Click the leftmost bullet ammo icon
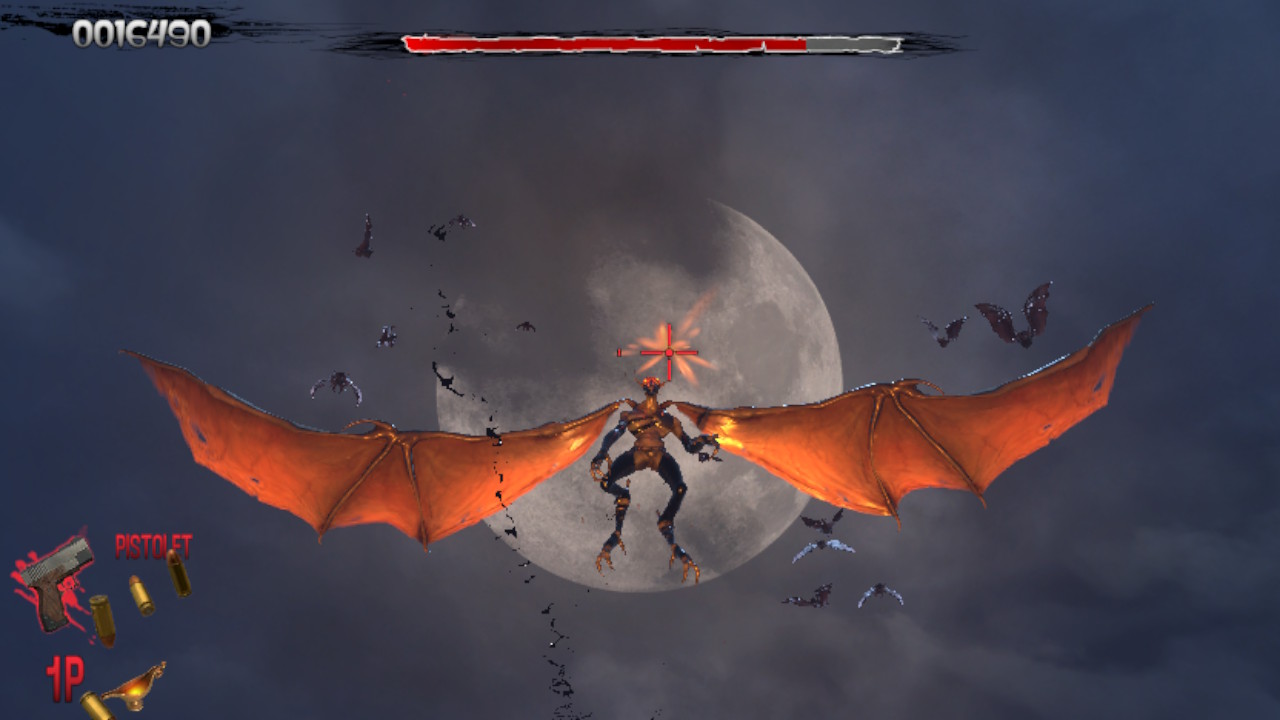This screenshot has height=720, width=1280. click(103, 620)
